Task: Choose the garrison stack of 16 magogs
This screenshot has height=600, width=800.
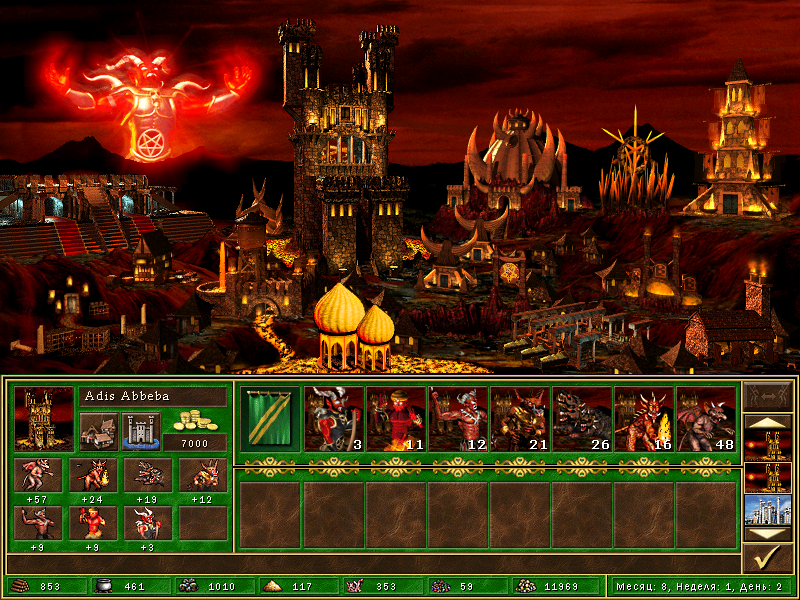Action: pyautogui.click(x=644, y=419)
